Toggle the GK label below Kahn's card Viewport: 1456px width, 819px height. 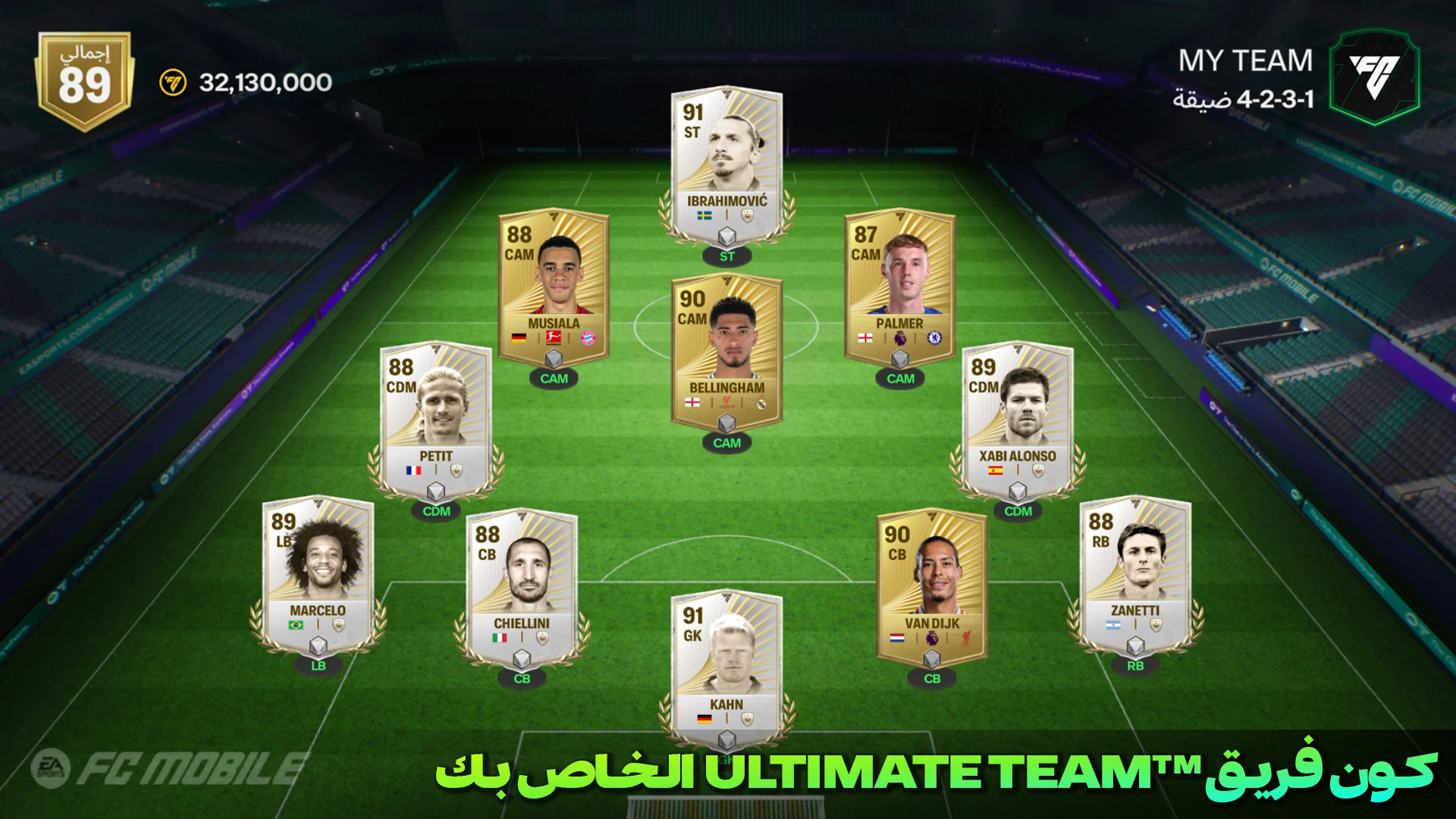(x=726, y=761)
